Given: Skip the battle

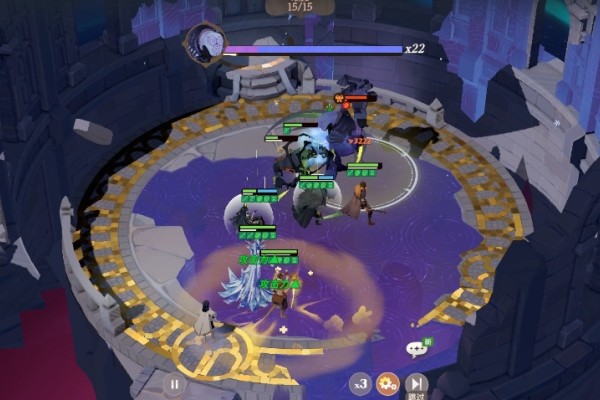Looking at the screenshot, I should [416, 383].
